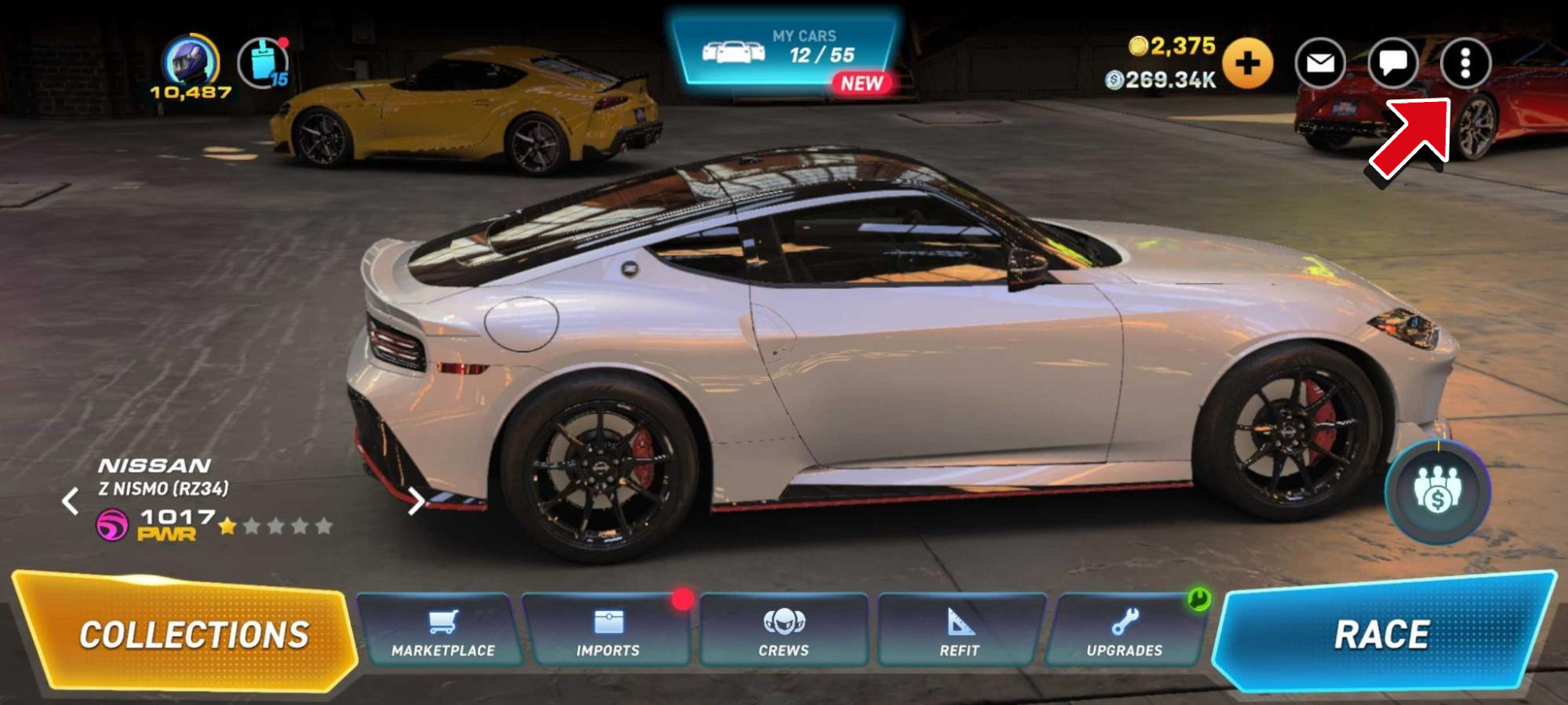
Task: Open the My Cars garage list
Action: tap(784, 52)
